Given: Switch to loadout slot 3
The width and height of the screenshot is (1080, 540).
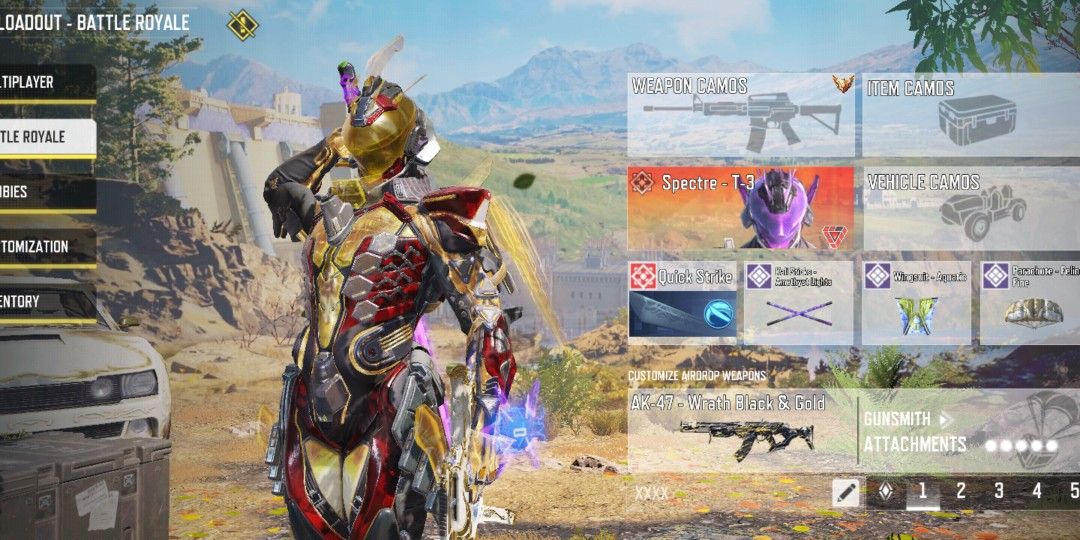Looking at the screenshot, I should 999,491.
